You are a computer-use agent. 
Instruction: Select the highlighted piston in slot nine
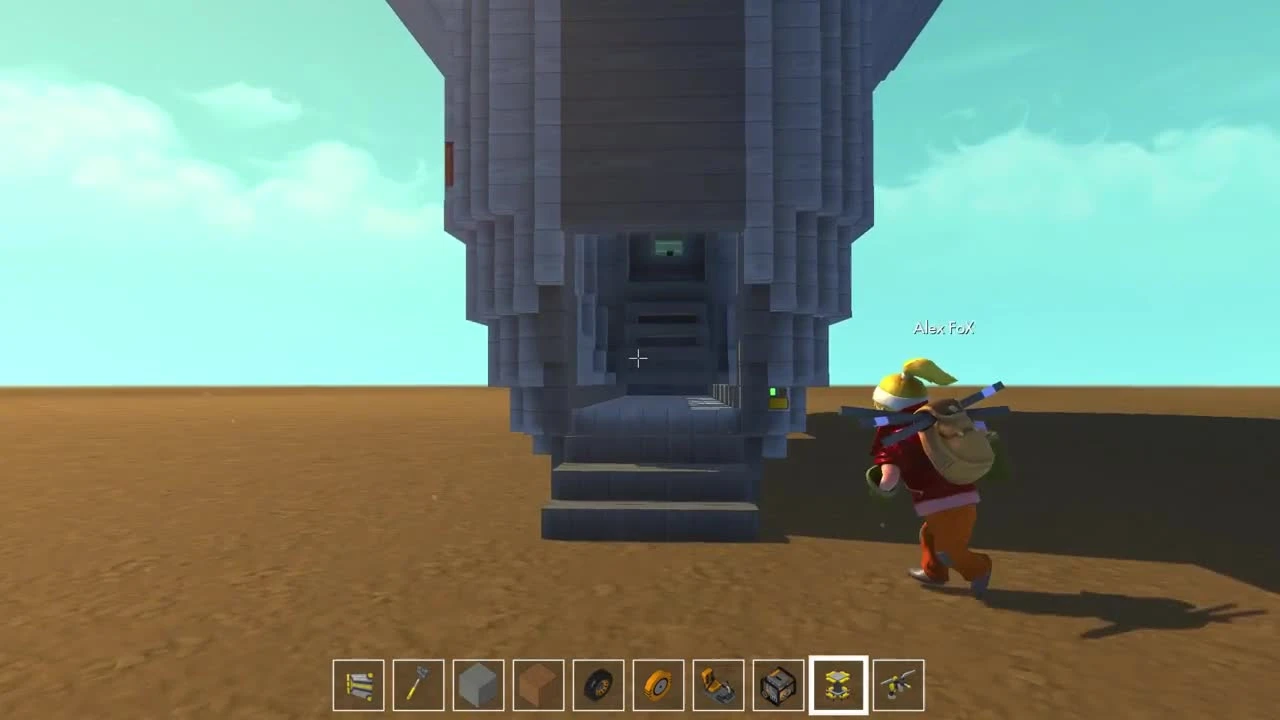[838, 684]
